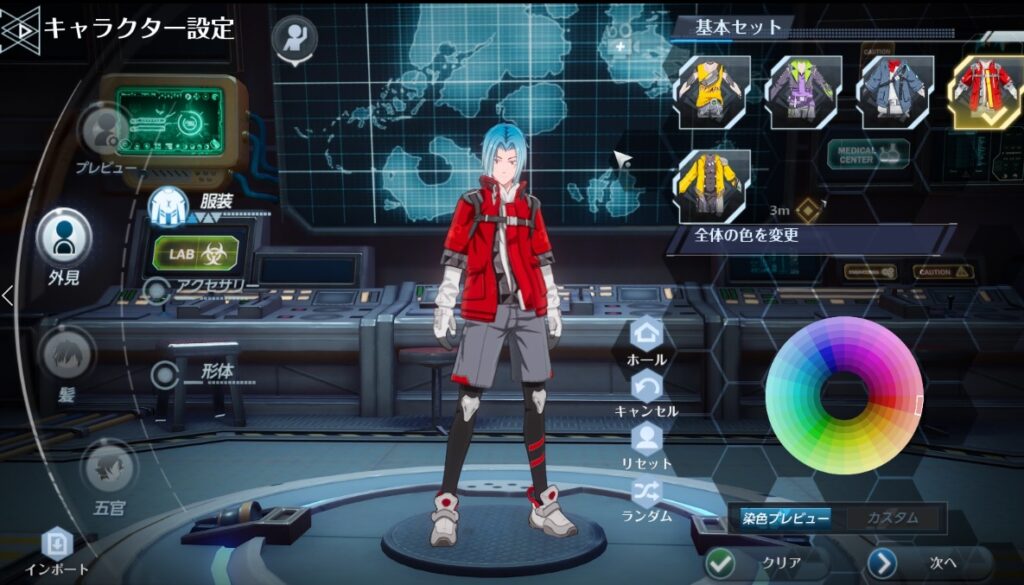Select the blue jacket outfit thumbnail
Image resolution: width=1024 pixels, height=585 pixels.
point(896,91)
